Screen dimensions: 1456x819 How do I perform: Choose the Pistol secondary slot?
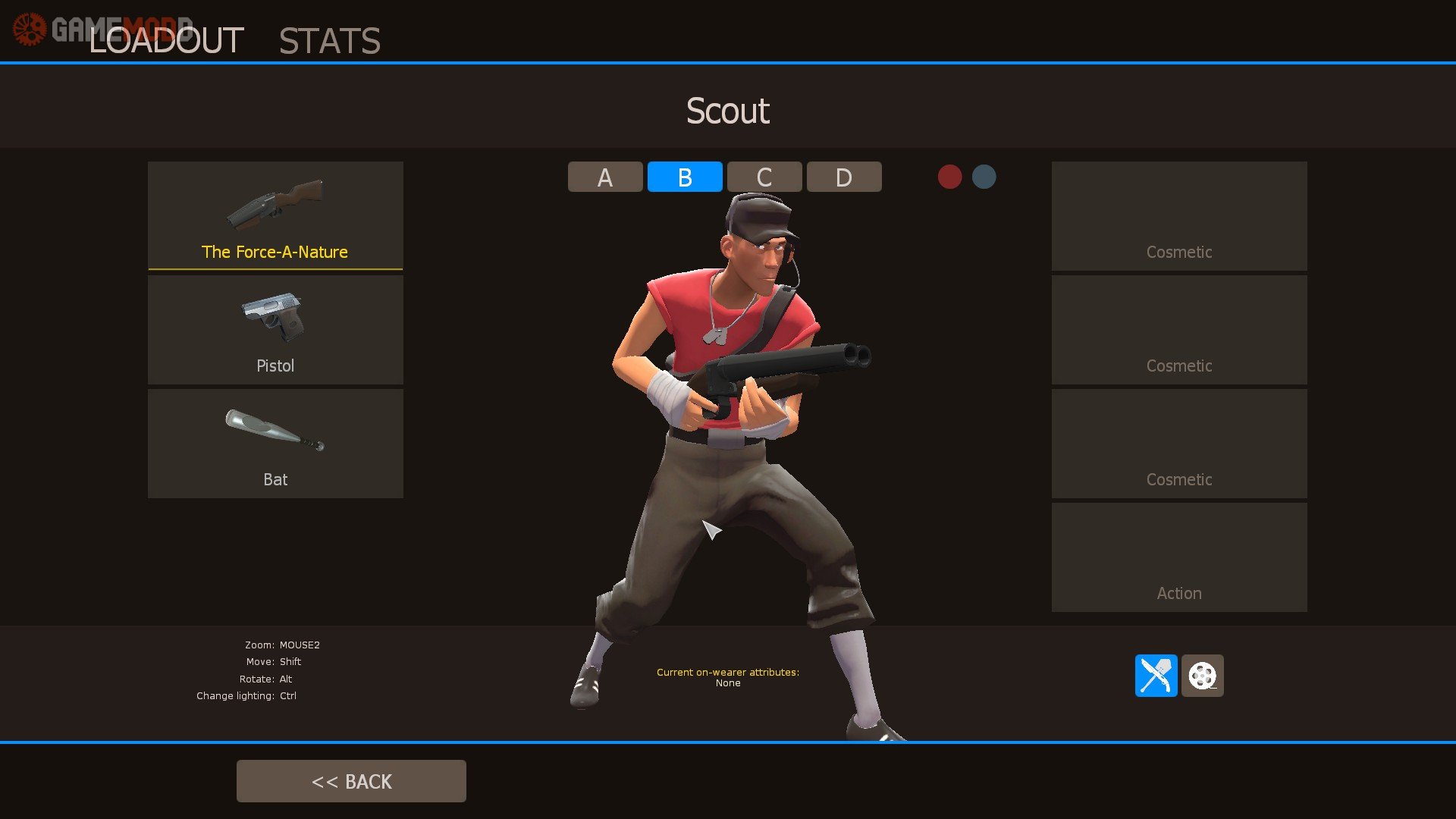(275, 329)
